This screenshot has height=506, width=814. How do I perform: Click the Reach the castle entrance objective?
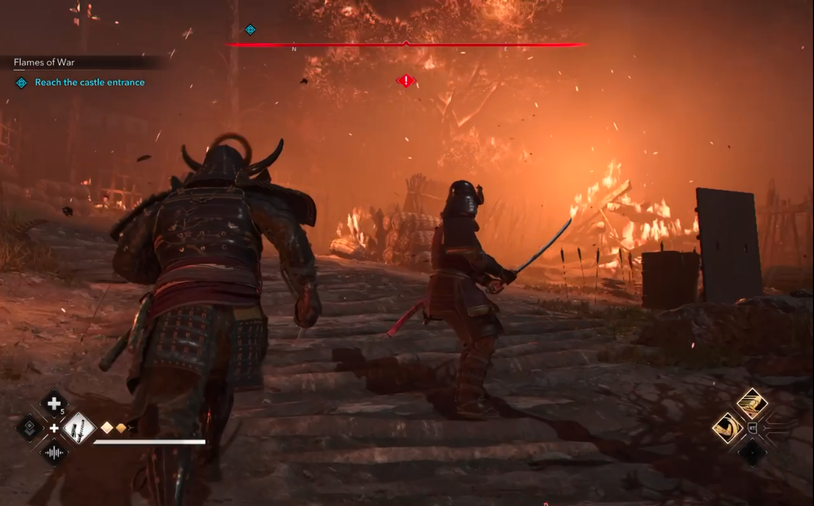[89, 83]
